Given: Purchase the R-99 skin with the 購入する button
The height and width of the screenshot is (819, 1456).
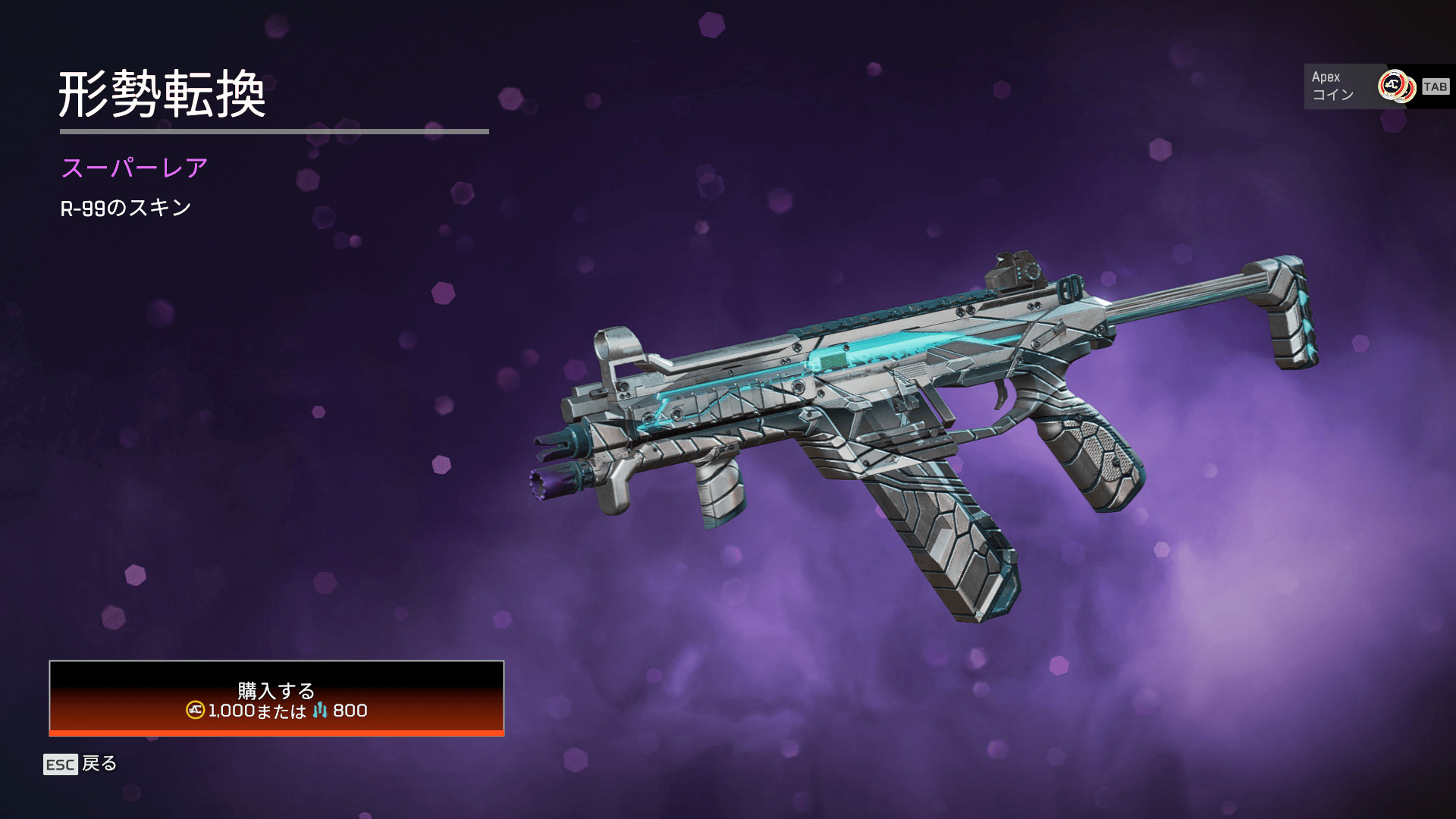Looking at the screenshot, I should tap(277, 698).
